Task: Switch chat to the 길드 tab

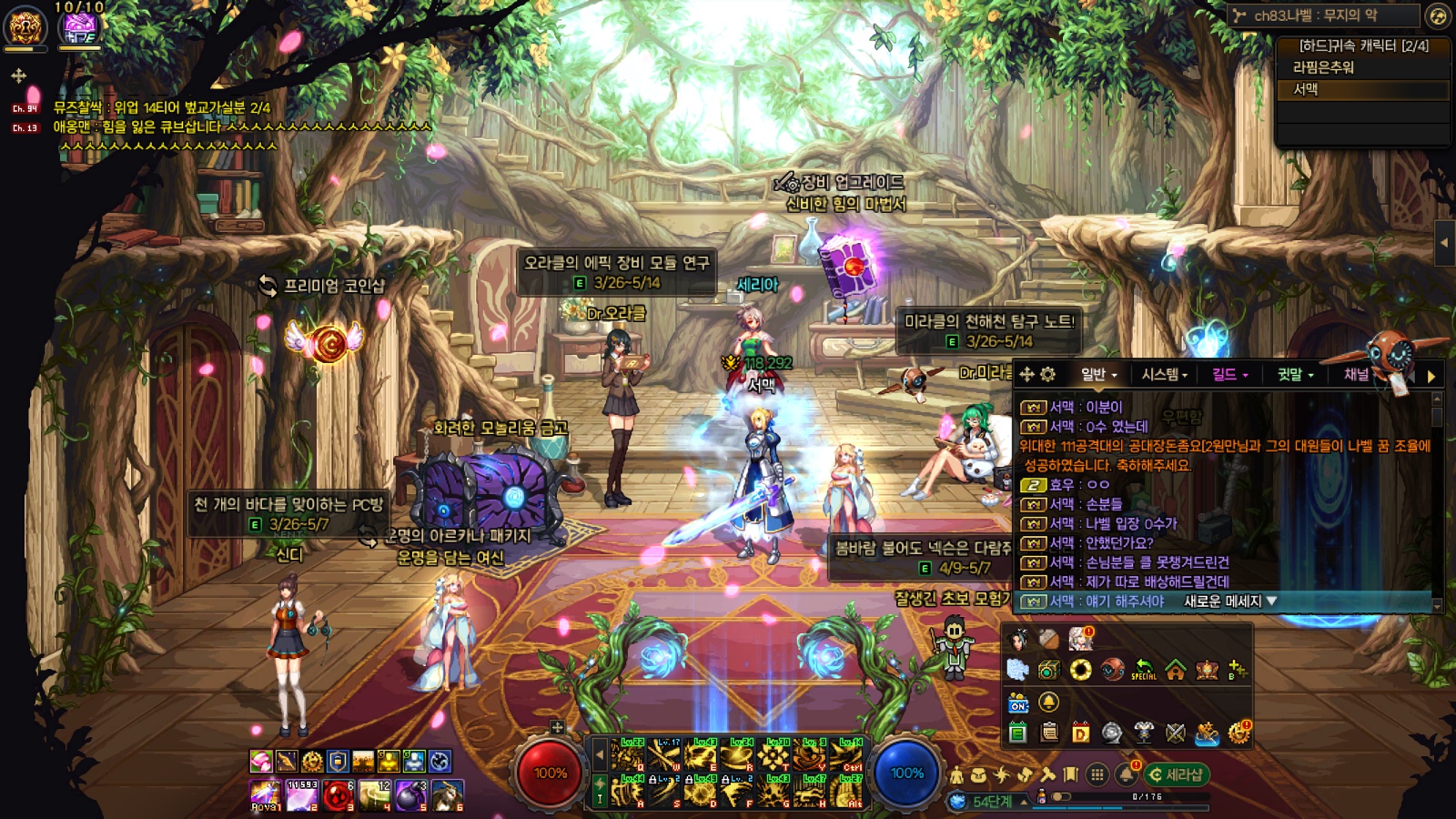Action: (1228, 374)
